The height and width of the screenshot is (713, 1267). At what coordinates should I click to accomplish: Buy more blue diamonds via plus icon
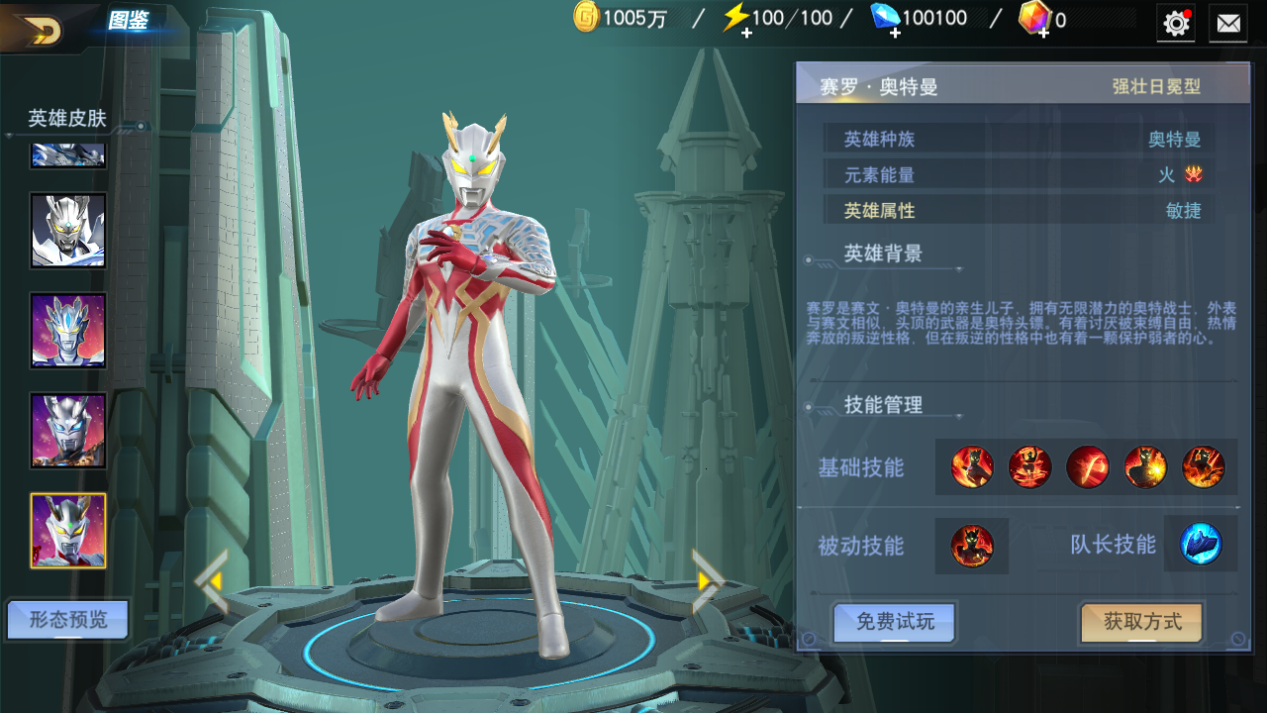pyautogui.click(x=894, y=33)
